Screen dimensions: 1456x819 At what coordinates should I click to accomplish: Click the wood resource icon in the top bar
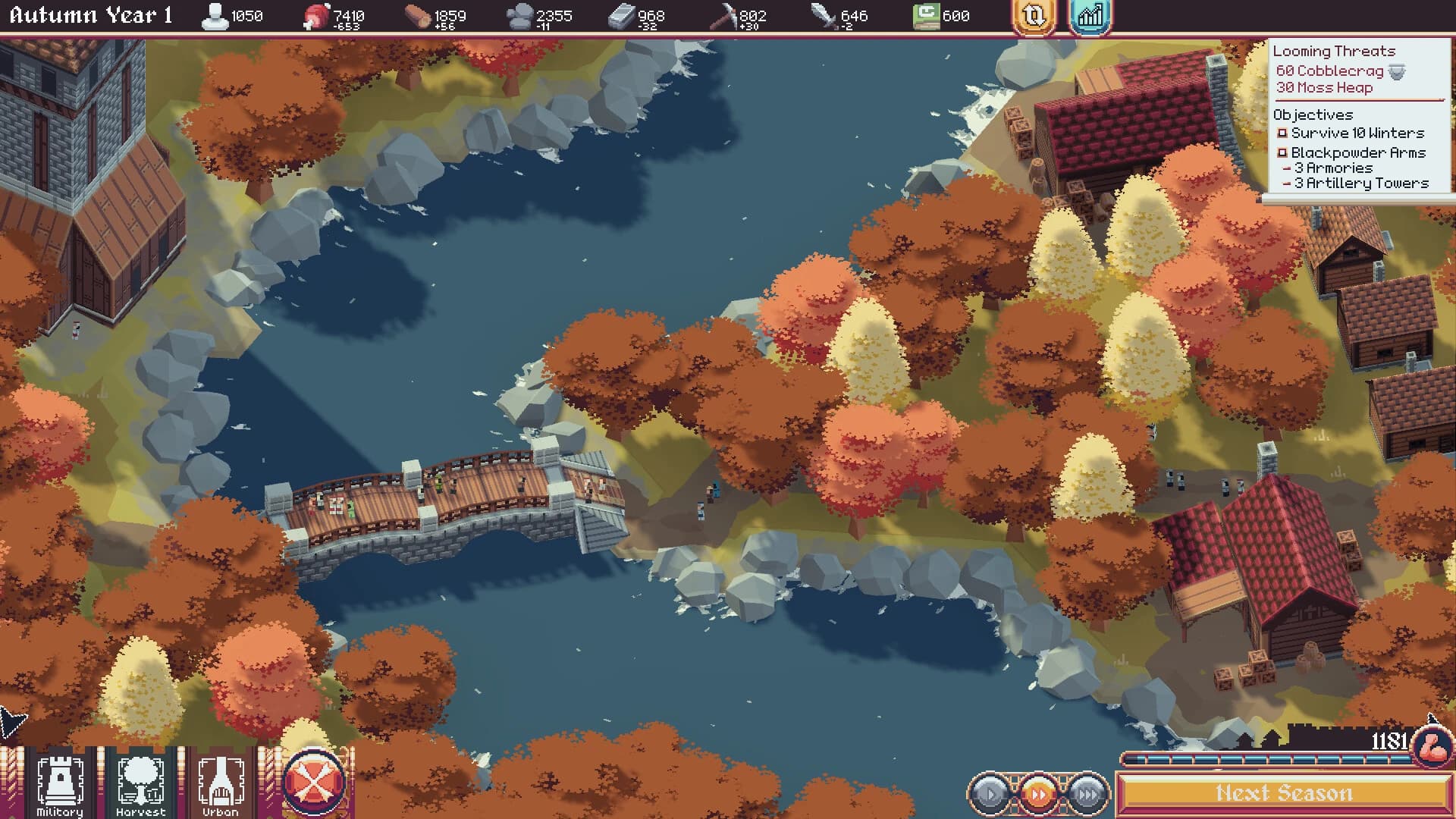pyautogui.click(x=419, y=14)
